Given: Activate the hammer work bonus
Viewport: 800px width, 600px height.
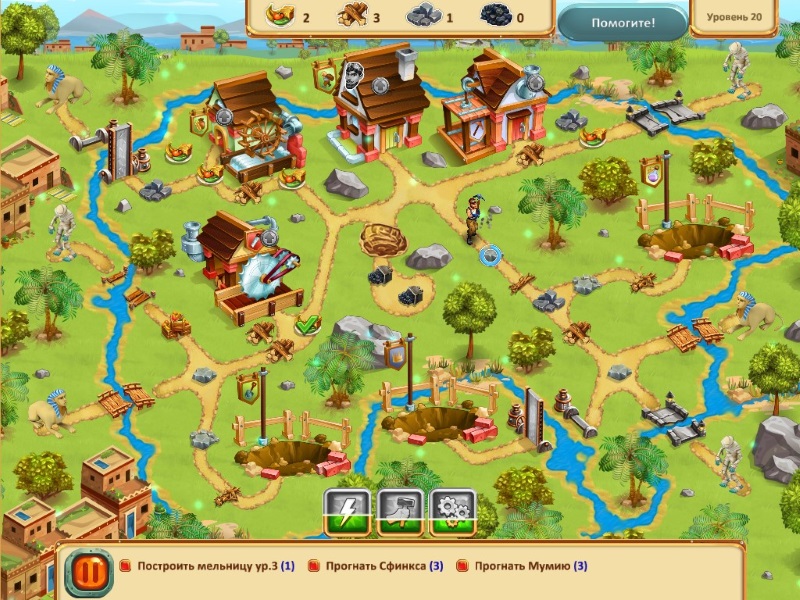Looking at the screenshot, I should (399, 511).
